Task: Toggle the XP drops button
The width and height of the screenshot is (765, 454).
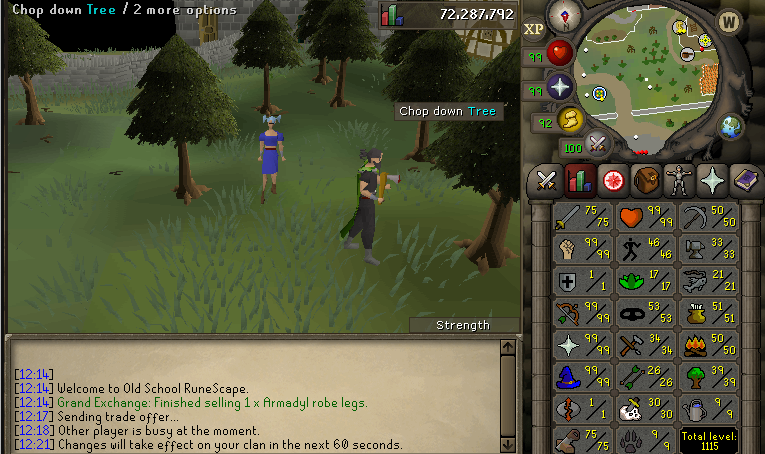Action: (534, 29)
